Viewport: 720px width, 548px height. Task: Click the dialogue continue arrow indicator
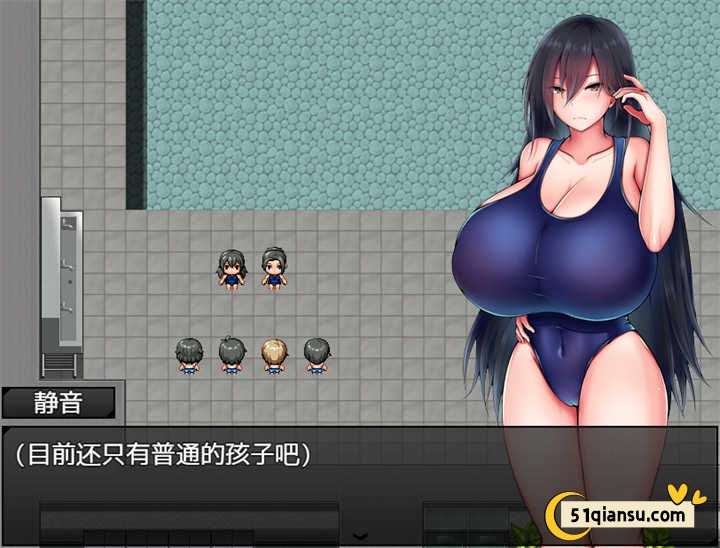(x=360, y=537)
